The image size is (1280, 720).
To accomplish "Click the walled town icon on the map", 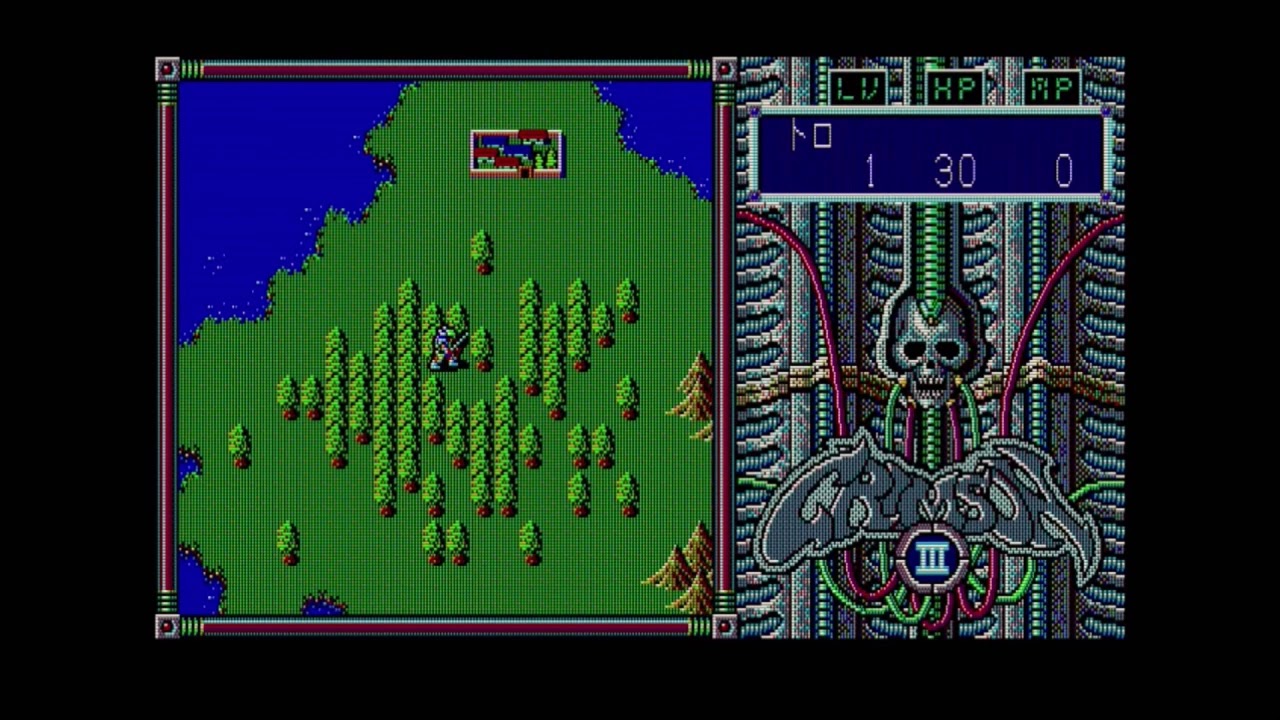I will [x=516, y=152].
